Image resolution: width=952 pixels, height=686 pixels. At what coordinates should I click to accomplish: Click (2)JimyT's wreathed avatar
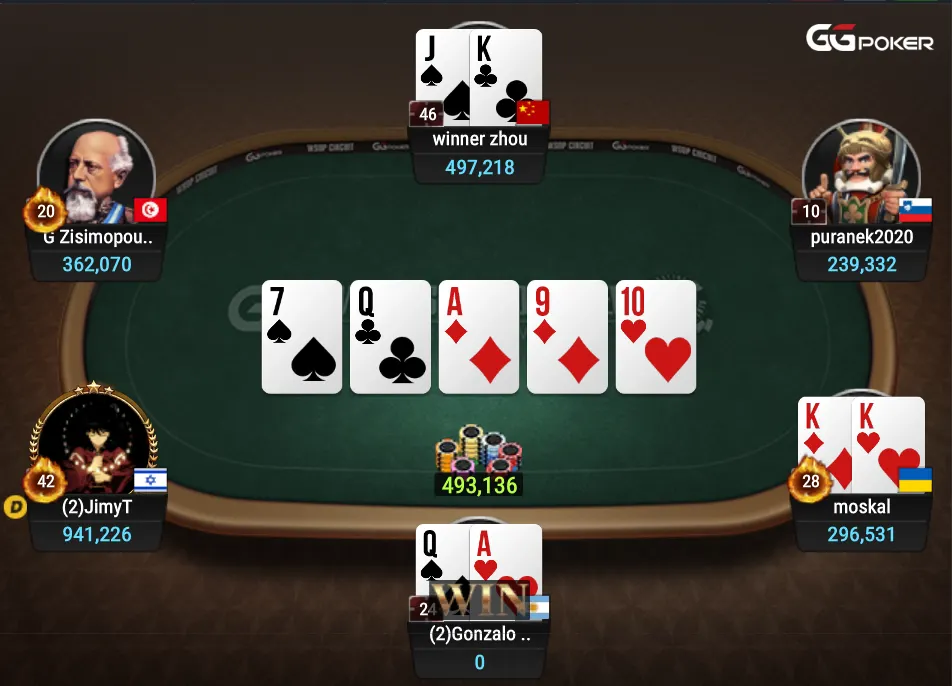[x=95, y=440]
